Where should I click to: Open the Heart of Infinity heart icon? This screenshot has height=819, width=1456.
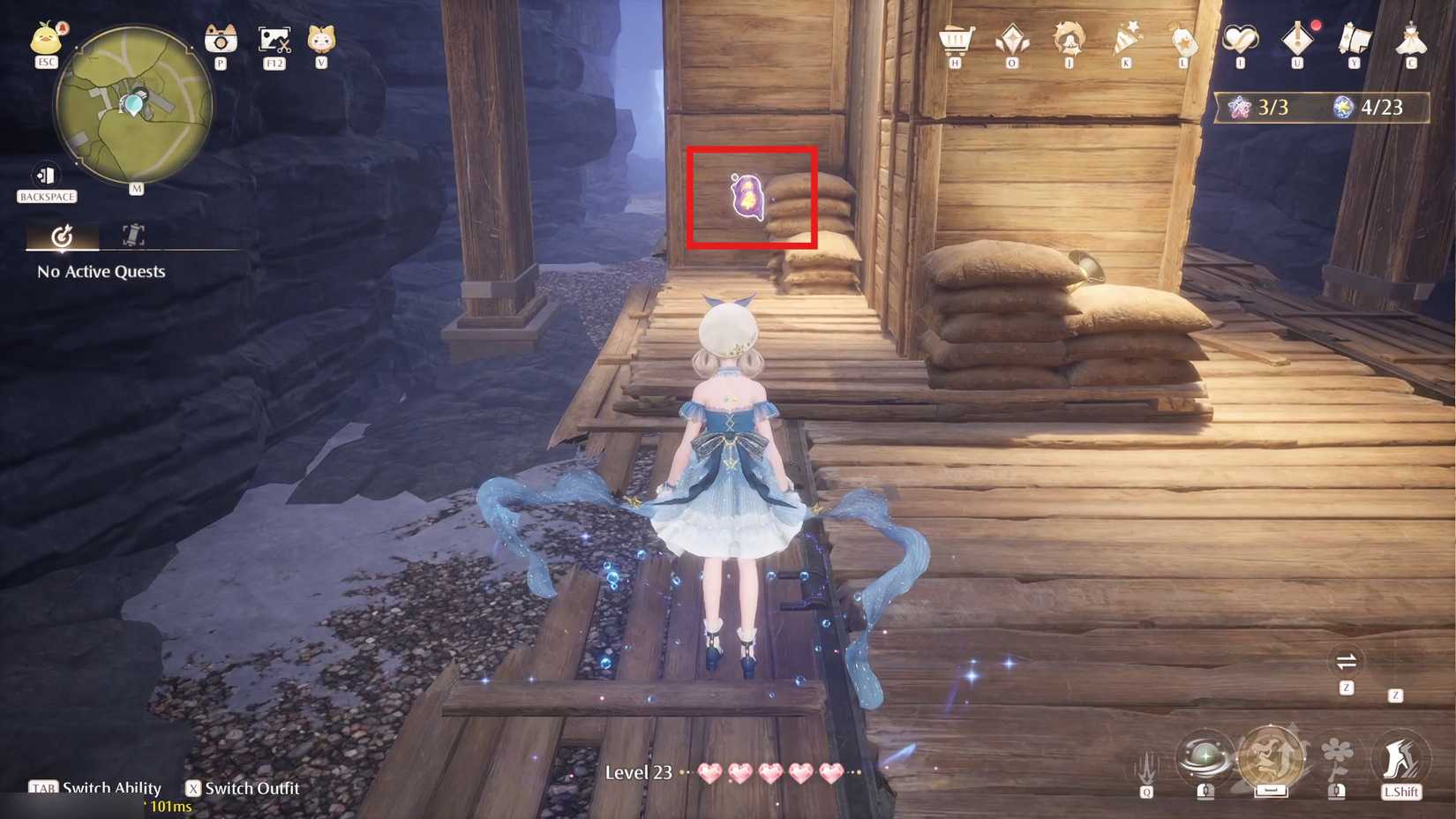(1242, 40)
